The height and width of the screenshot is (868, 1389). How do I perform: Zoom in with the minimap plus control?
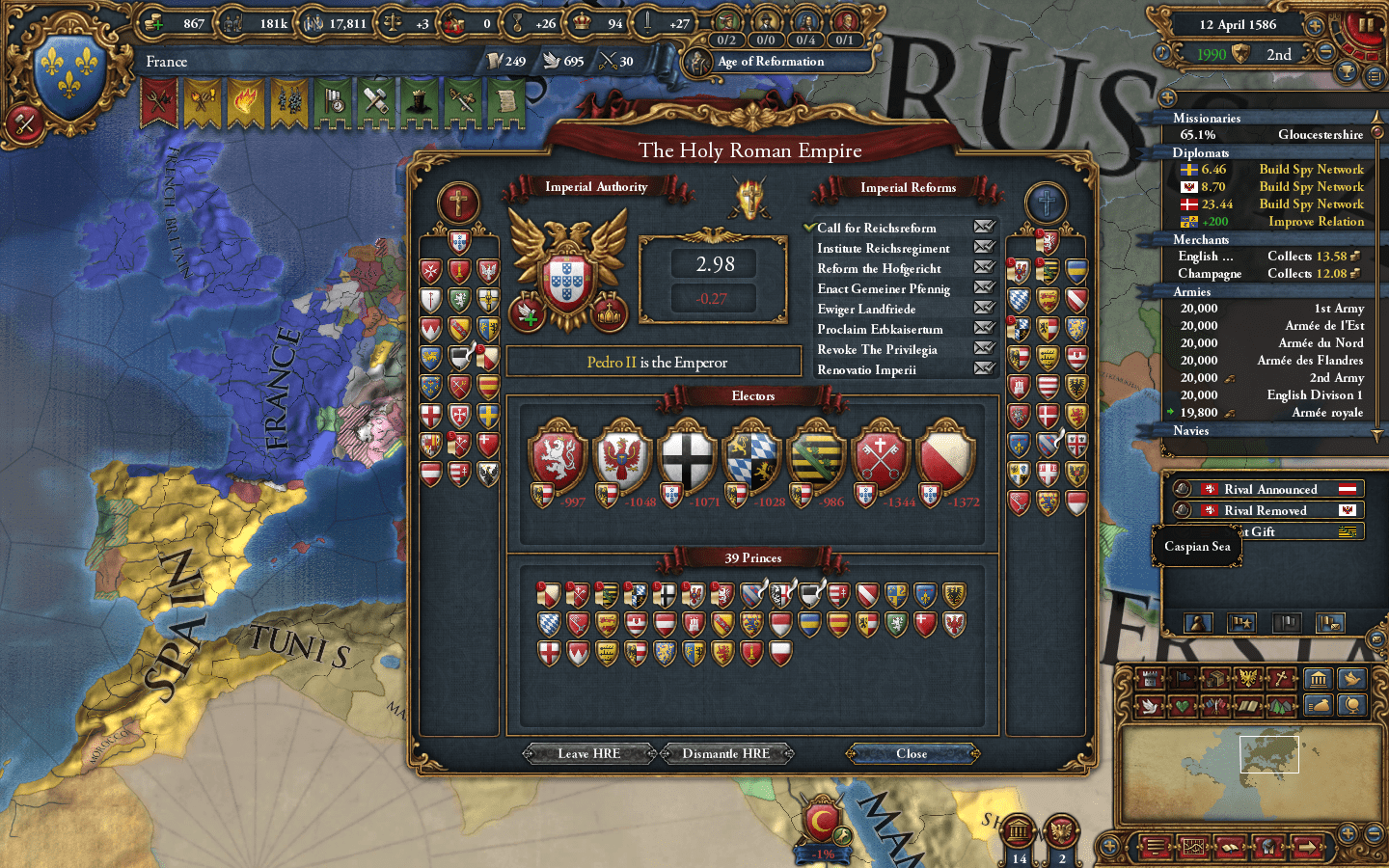1348,835
